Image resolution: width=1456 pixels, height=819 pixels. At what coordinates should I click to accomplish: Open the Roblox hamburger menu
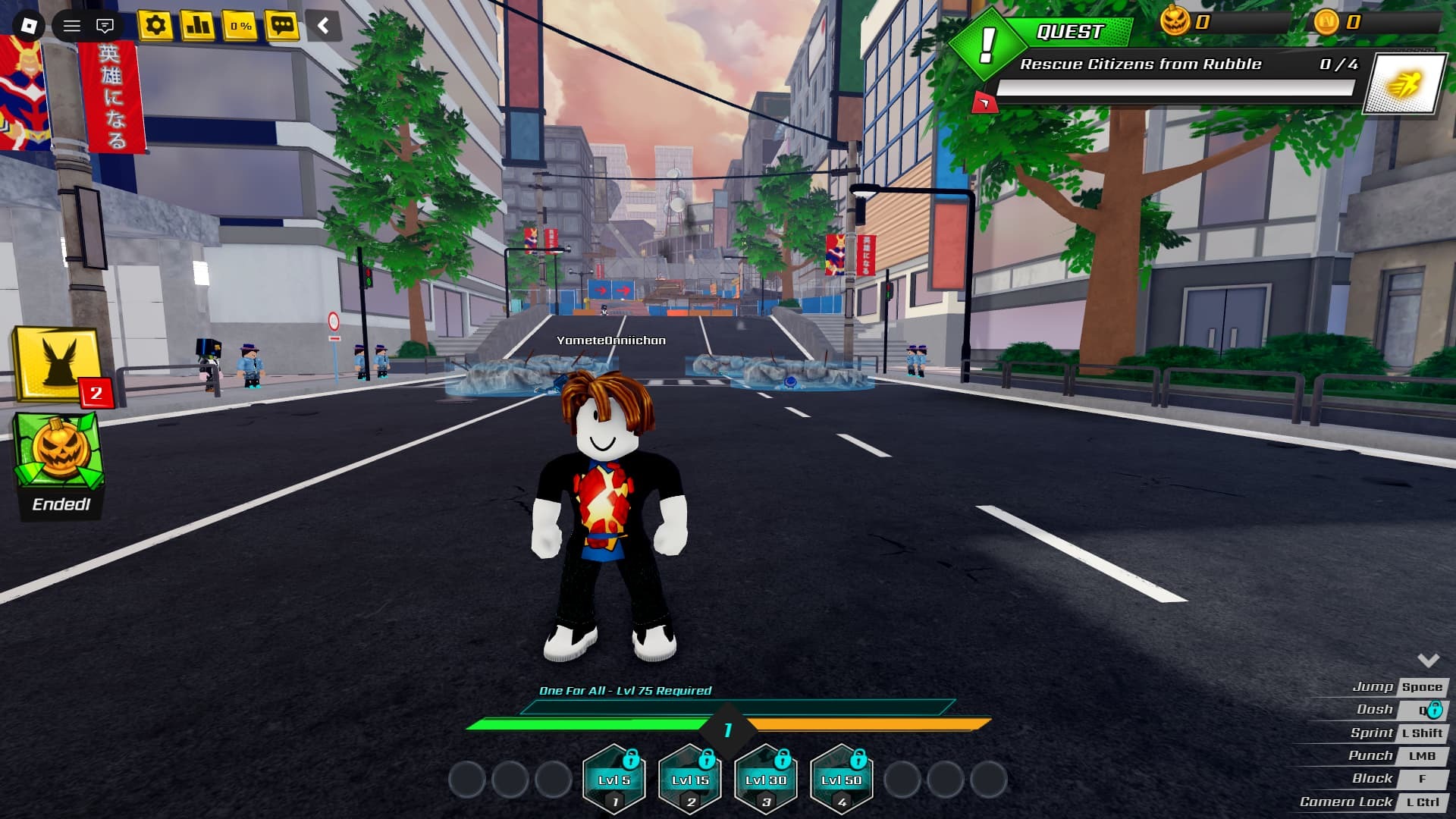point(72,24)
